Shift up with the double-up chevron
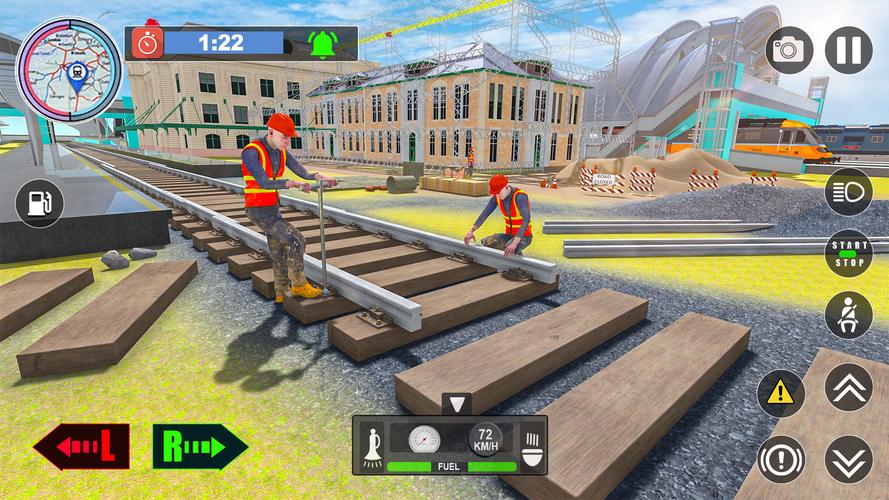The height and width of the screenshot is (500, 889). pos(848,387)
